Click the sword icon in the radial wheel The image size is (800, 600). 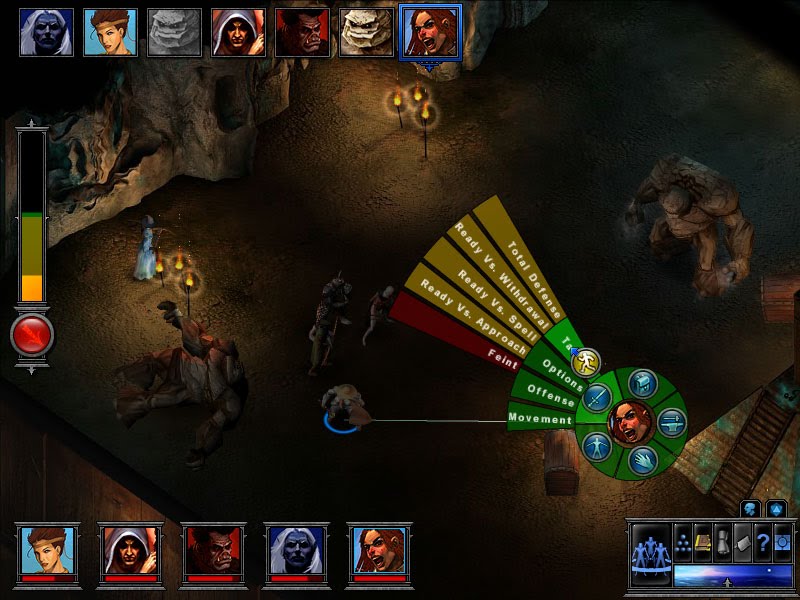coord(598,399)
